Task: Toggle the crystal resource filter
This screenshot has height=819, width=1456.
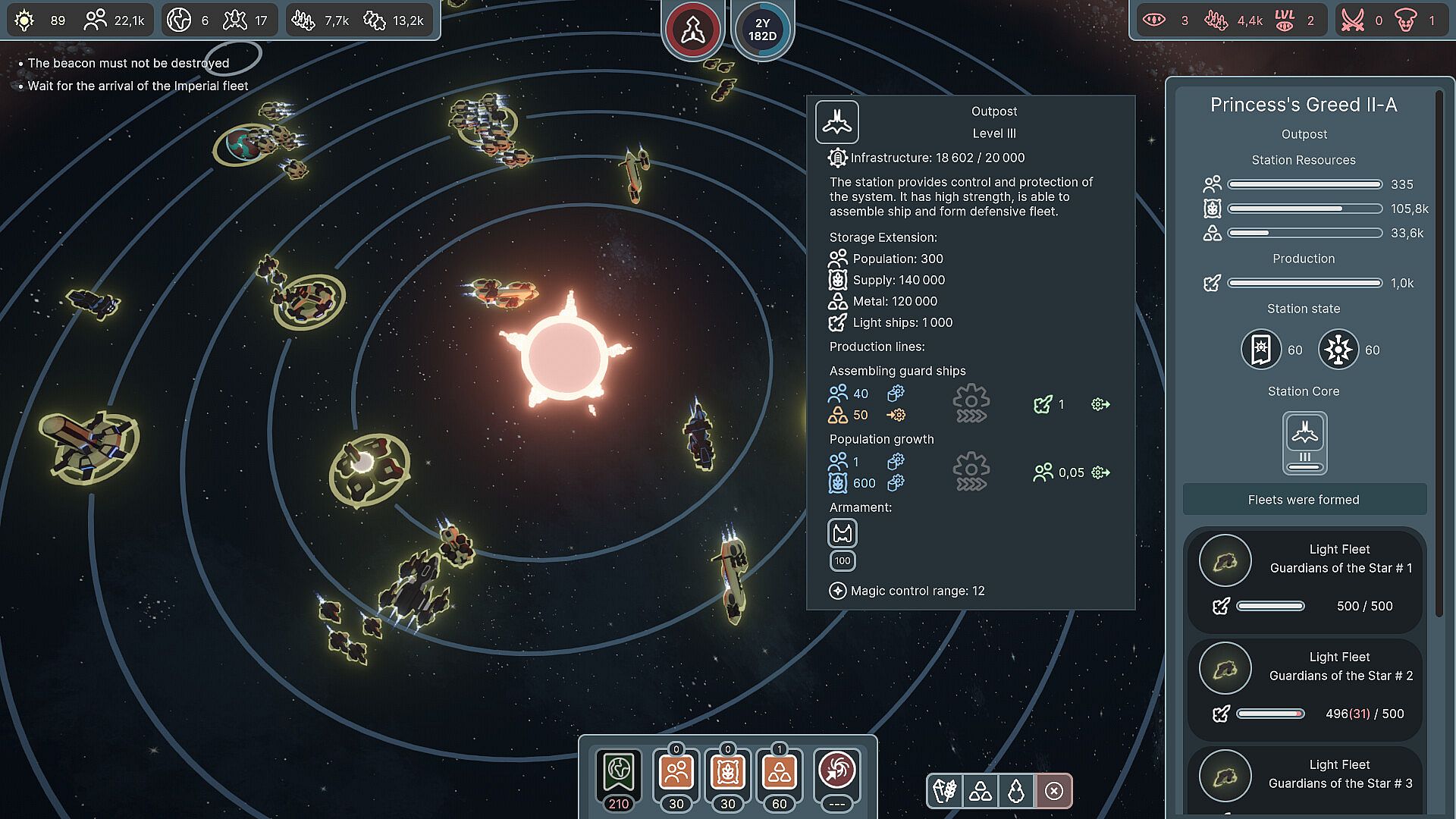Action: (1016, 792)
